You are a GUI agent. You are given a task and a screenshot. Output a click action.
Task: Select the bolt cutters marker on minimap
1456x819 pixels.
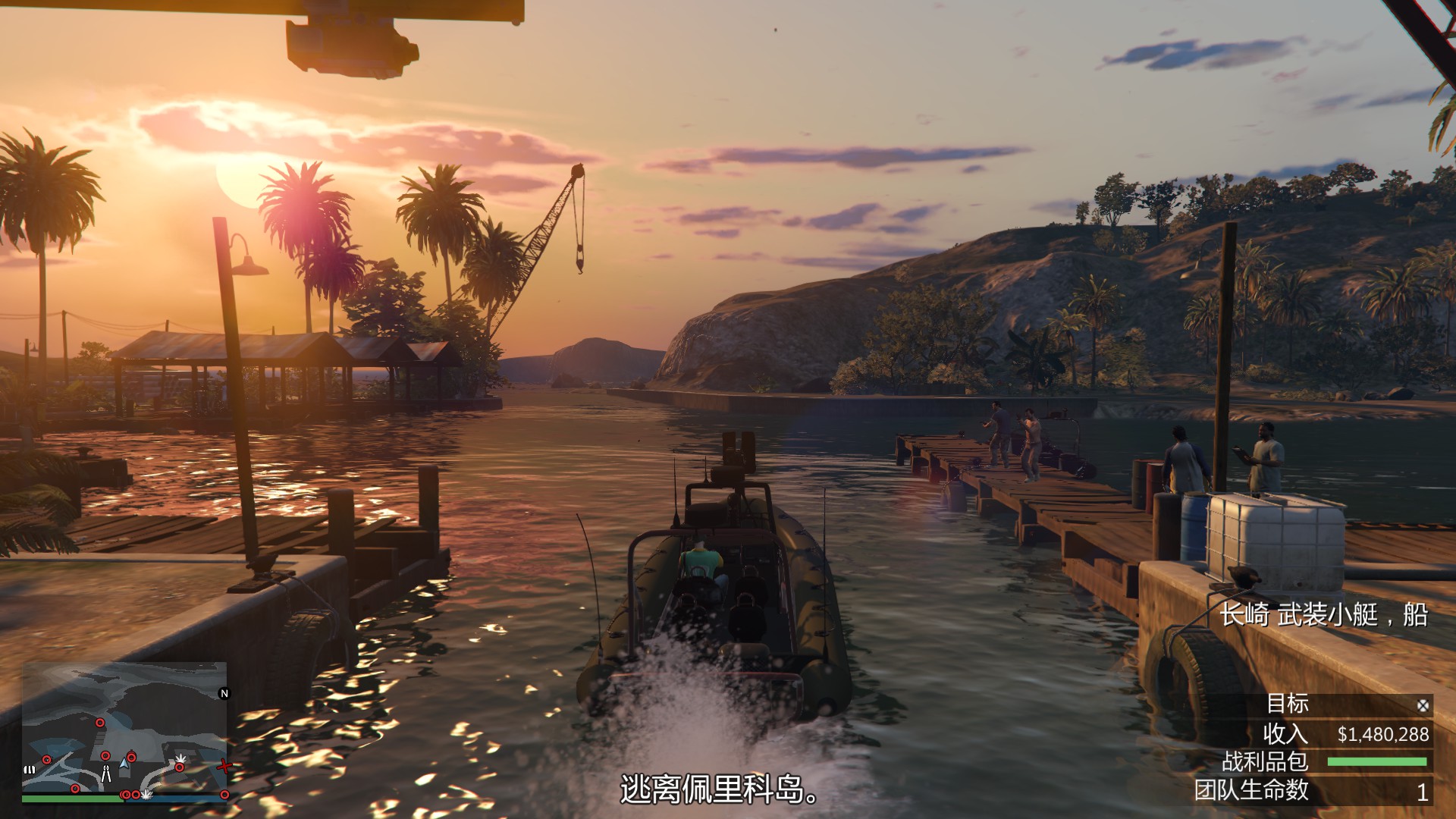point(106,773)
